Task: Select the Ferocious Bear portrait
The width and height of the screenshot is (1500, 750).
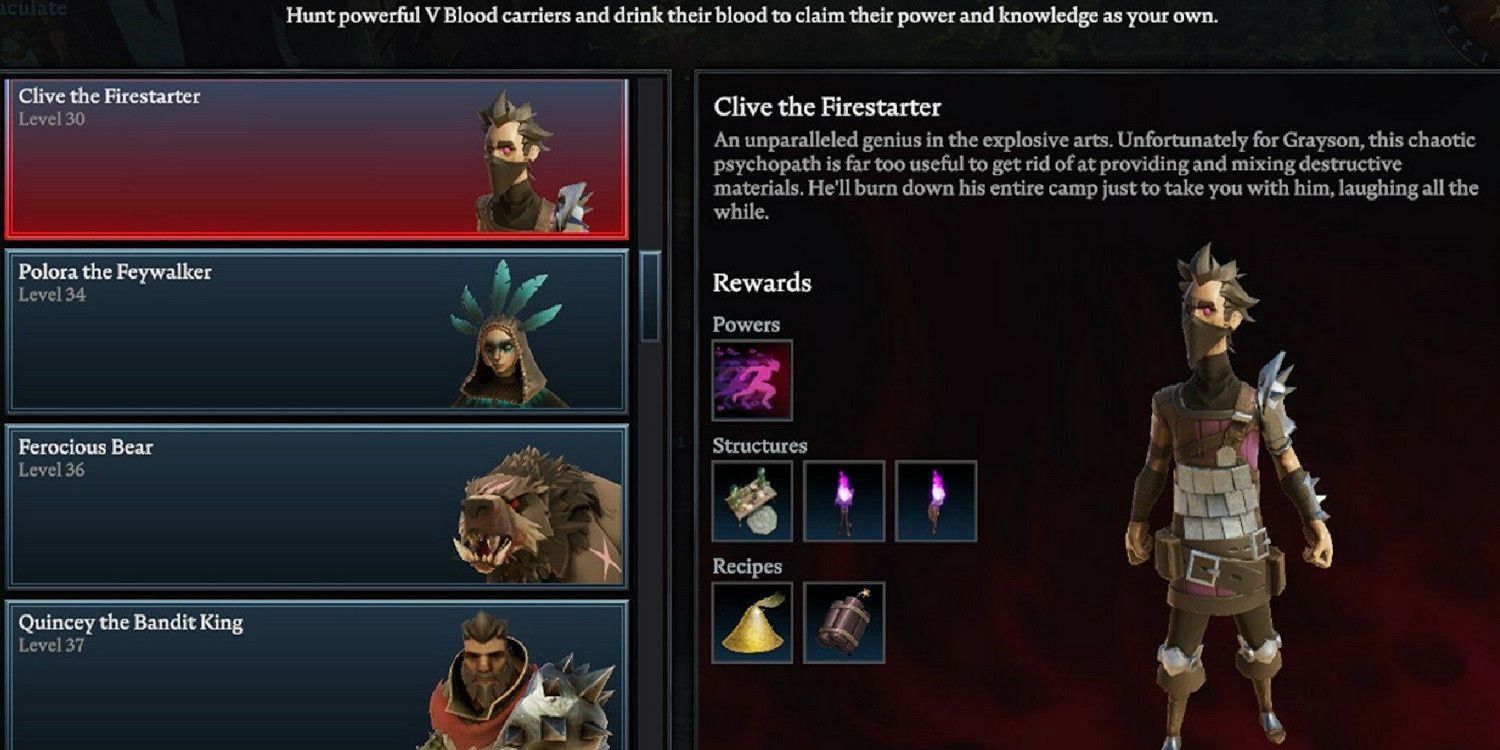Action: coord(530,510)
